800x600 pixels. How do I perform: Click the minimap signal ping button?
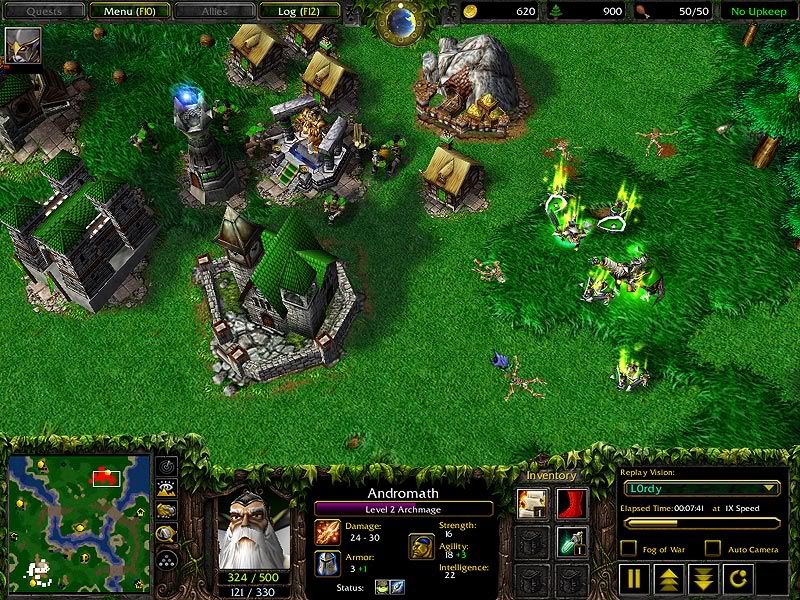click(167, 465)
